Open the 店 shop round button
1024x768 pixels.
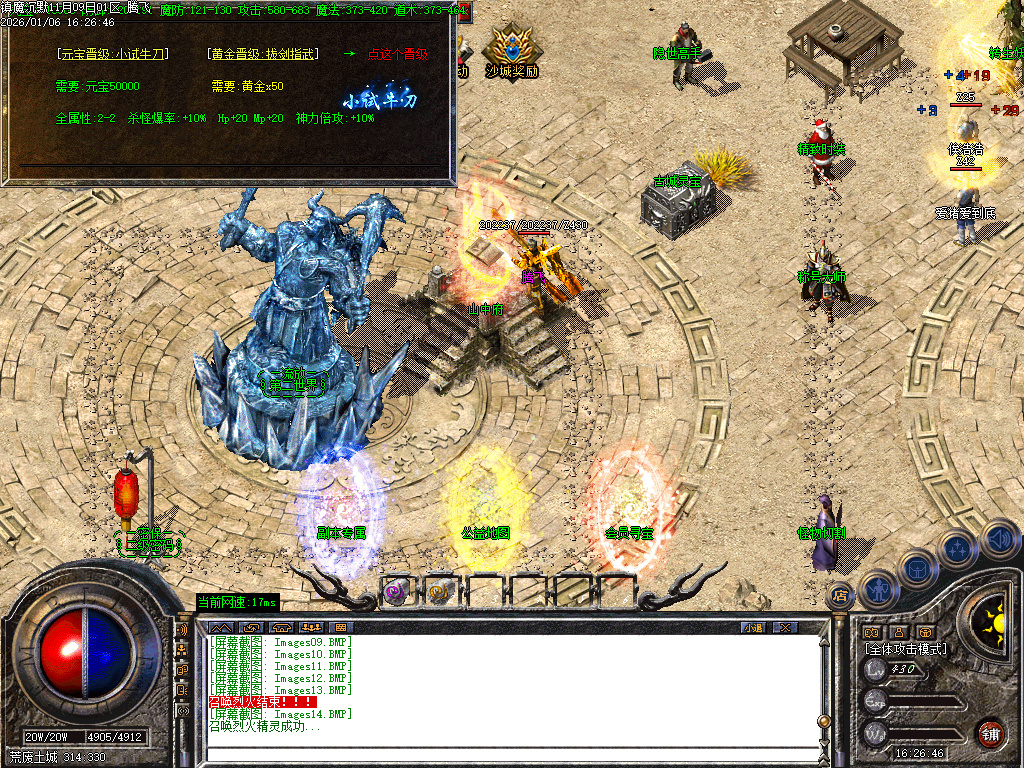(840, 594)
